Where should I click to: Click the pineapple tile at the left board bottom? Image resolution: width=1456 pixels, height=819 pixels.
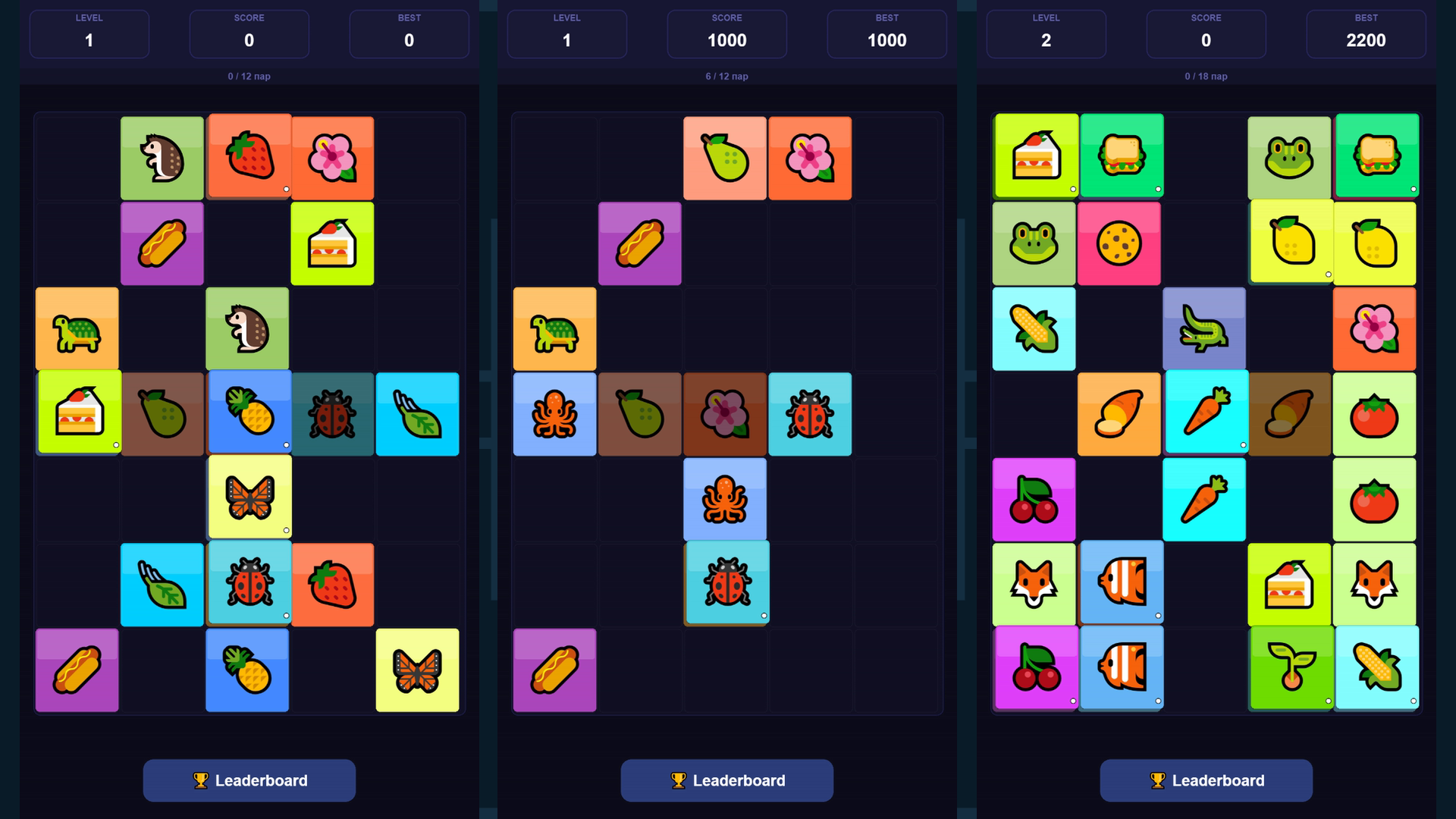pos(248,670)
